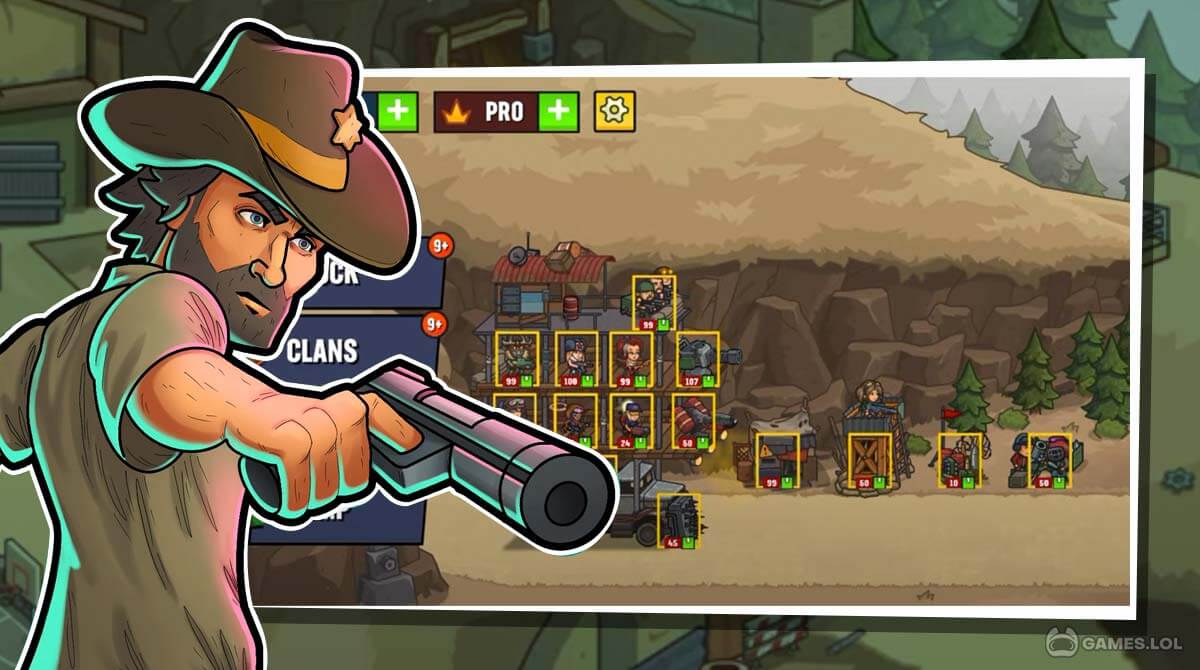Image resolution: width=1200 pixels, height=670 pixels.
Task: Select the top soldier squad unit
Action: coord(654,302)
